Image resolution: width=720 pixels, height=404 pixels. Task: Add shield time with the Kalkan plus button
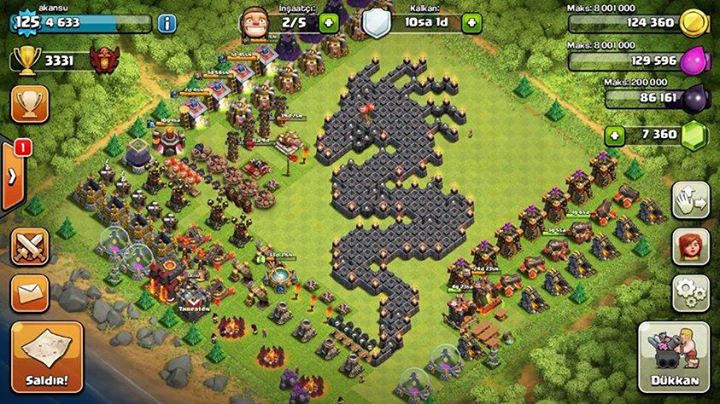472,21
